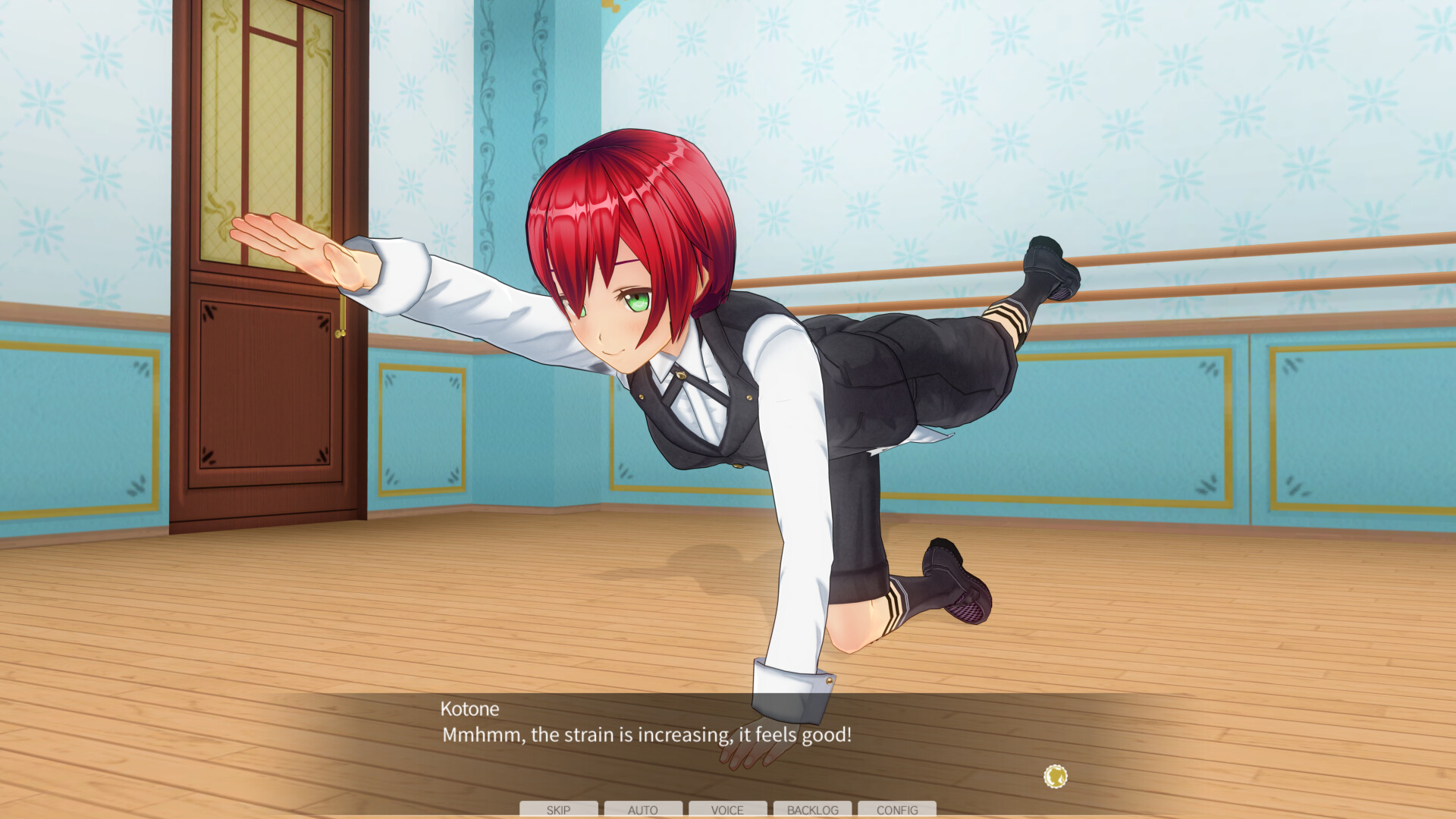Viewport: 1456px width, 819px height.
Task: Click the speaker name Kotone
Action: (x=470, y=710)
